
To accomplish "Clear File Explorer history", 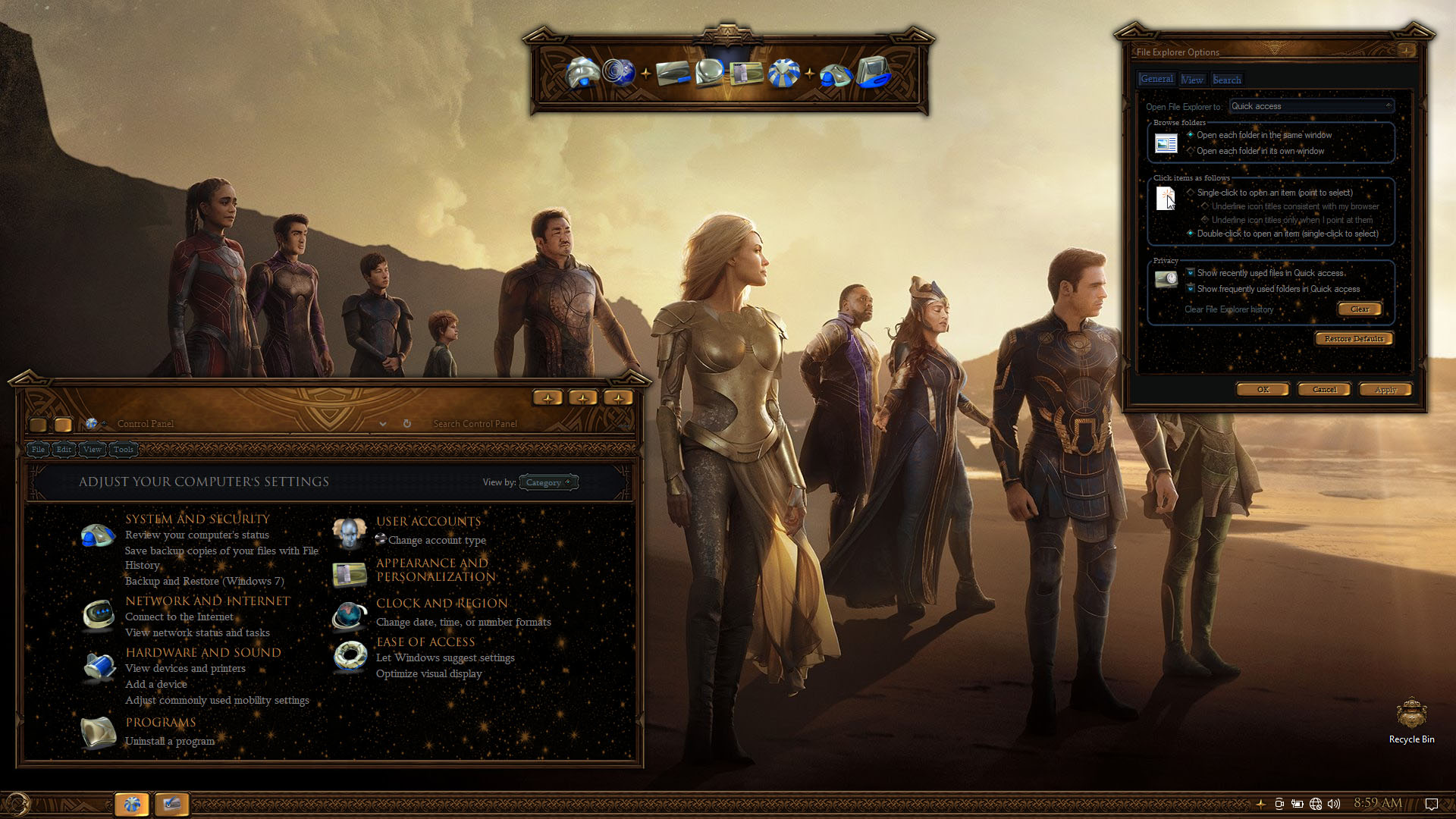I will [1360, 309].
